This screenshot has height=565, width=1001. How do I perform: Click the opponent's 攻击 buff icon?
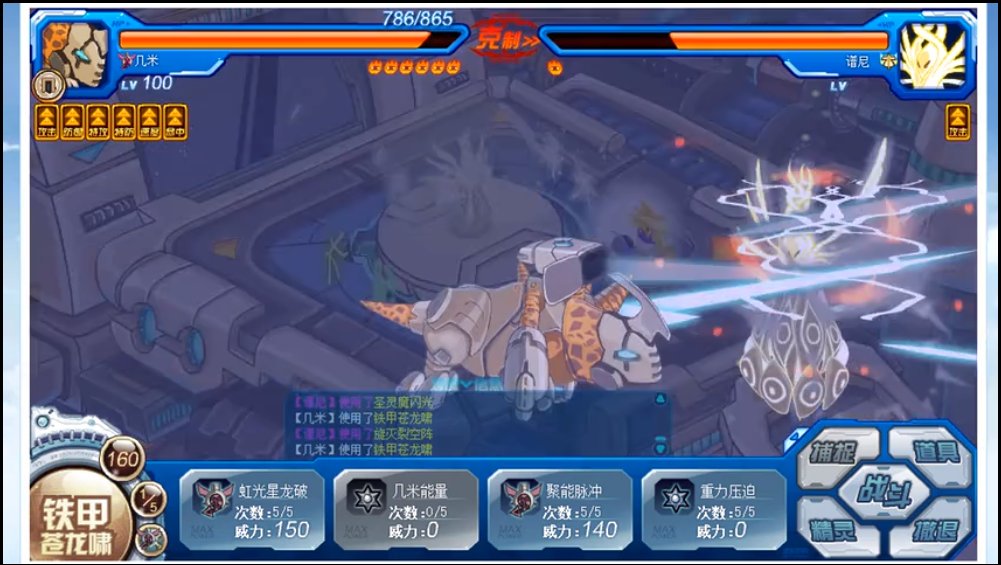point(957,121)
